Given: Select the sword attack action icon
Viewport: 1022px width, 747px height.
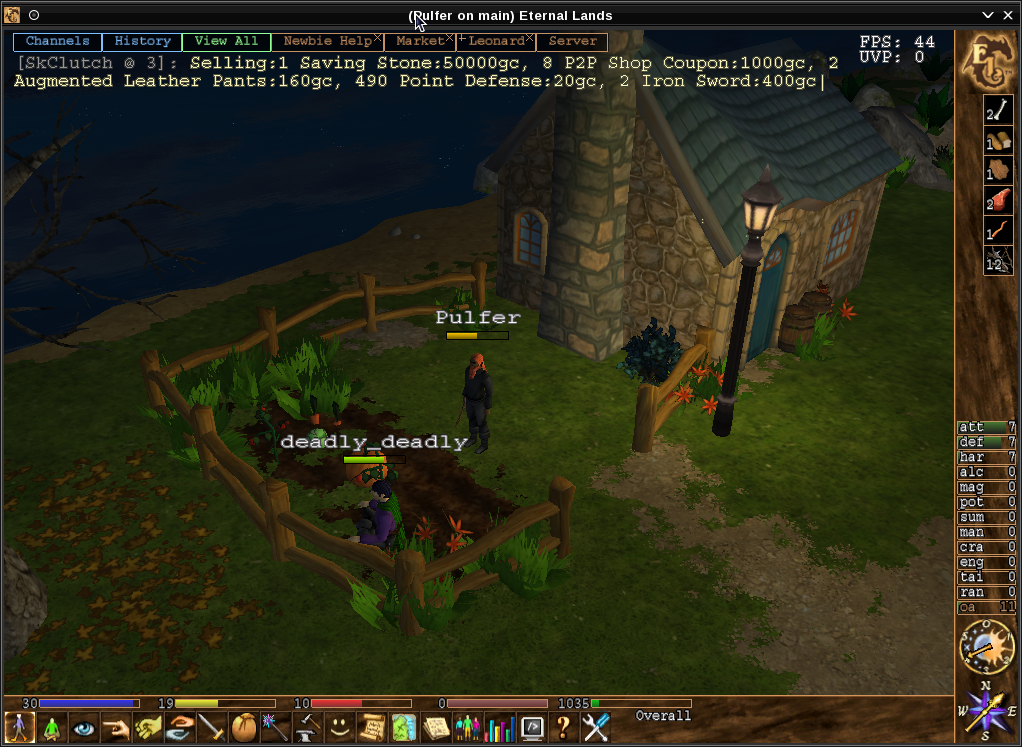Looking at the screenshot, I should pyautogui.click(x=212, y=727).
